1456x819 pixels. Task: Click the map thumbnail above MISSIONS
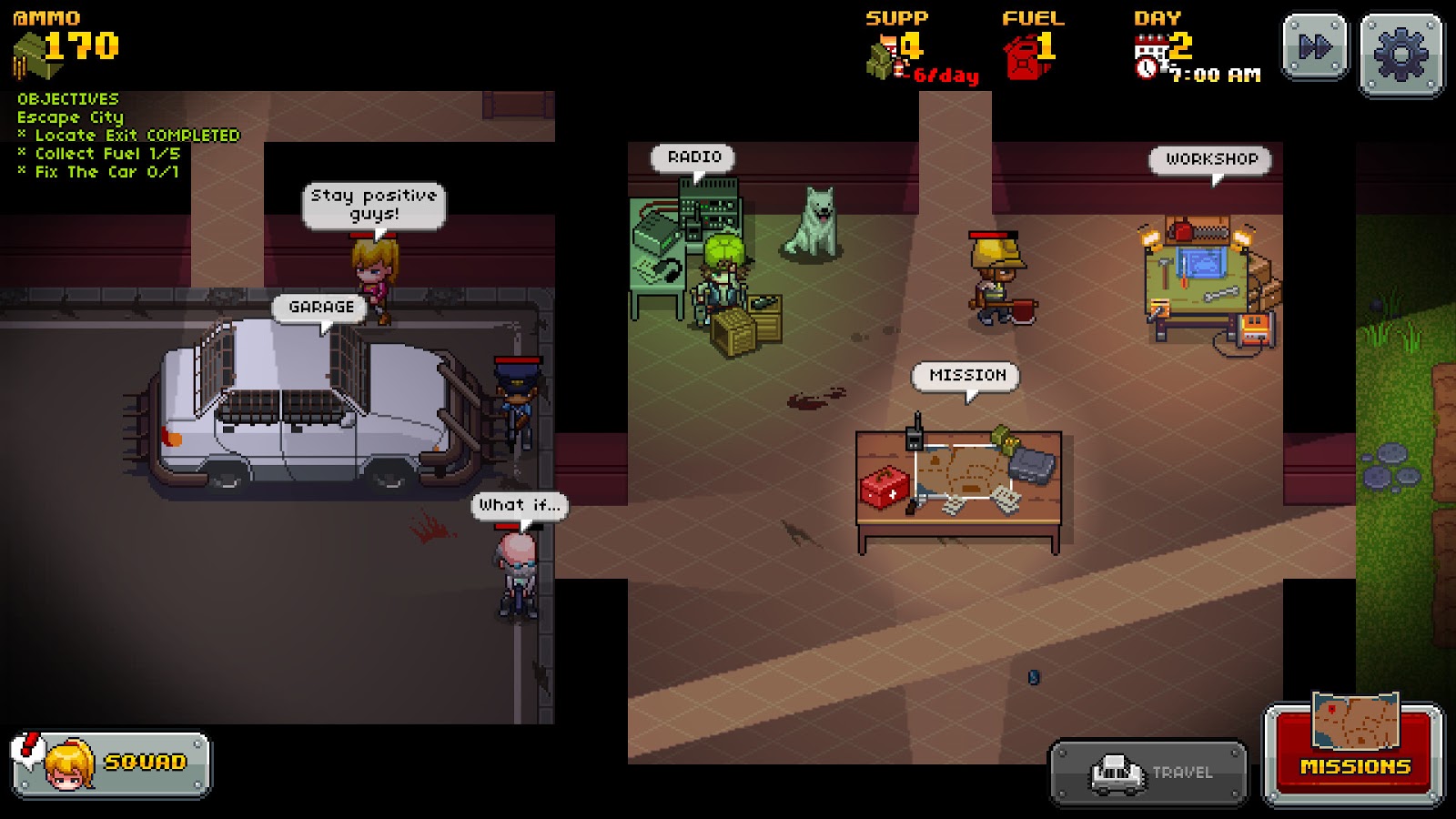click(x=1355, y=718)
